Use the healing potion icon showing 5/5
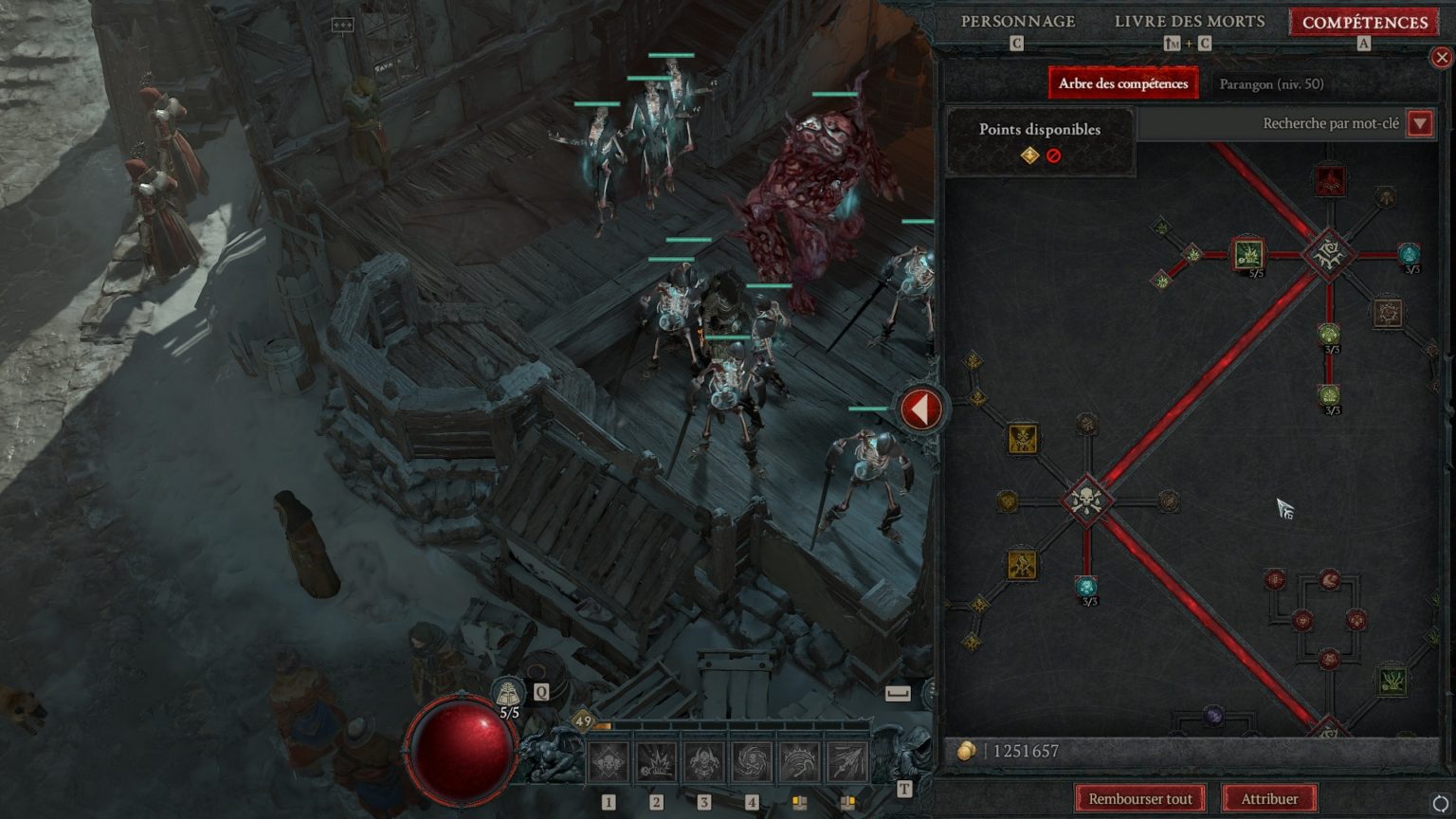 coord(509,695)
